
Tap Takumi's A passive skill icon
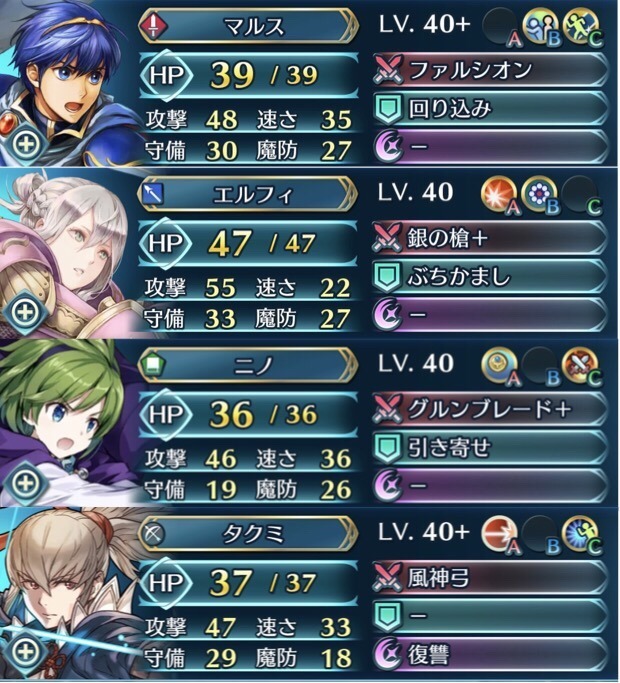497,535
